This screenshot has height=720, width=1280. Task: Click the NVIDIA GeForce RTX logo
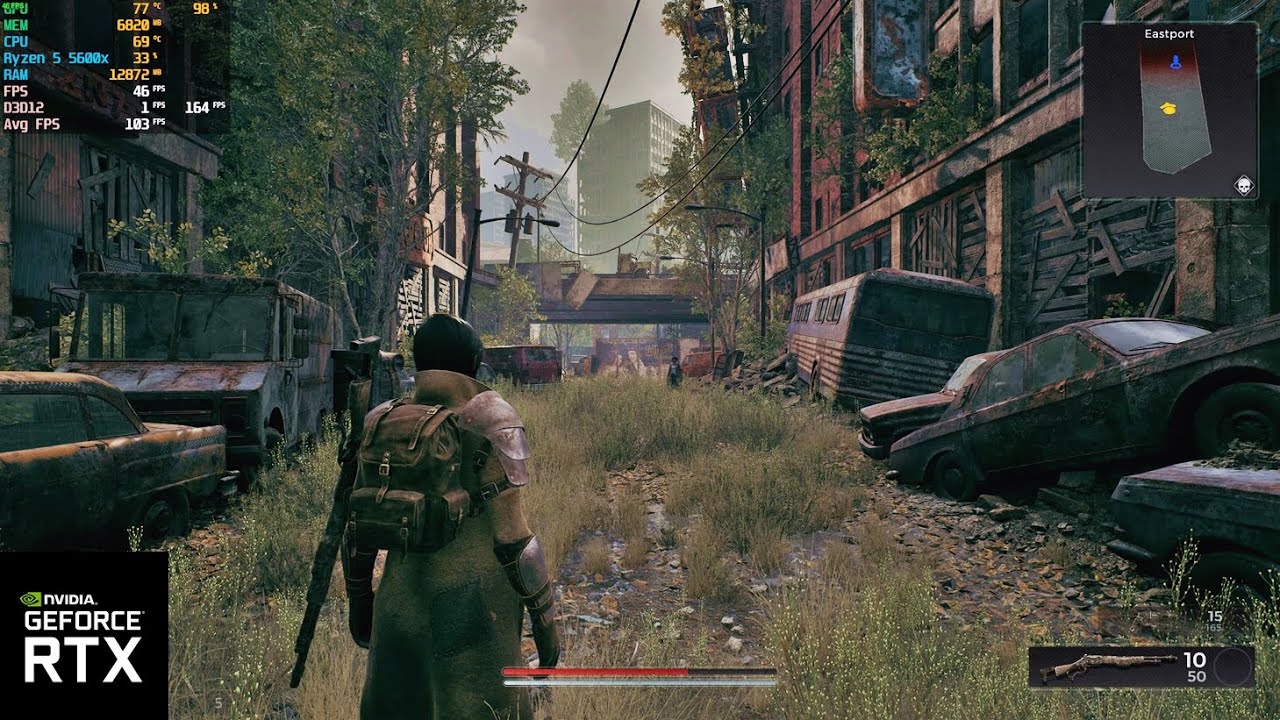coord(84,636)
